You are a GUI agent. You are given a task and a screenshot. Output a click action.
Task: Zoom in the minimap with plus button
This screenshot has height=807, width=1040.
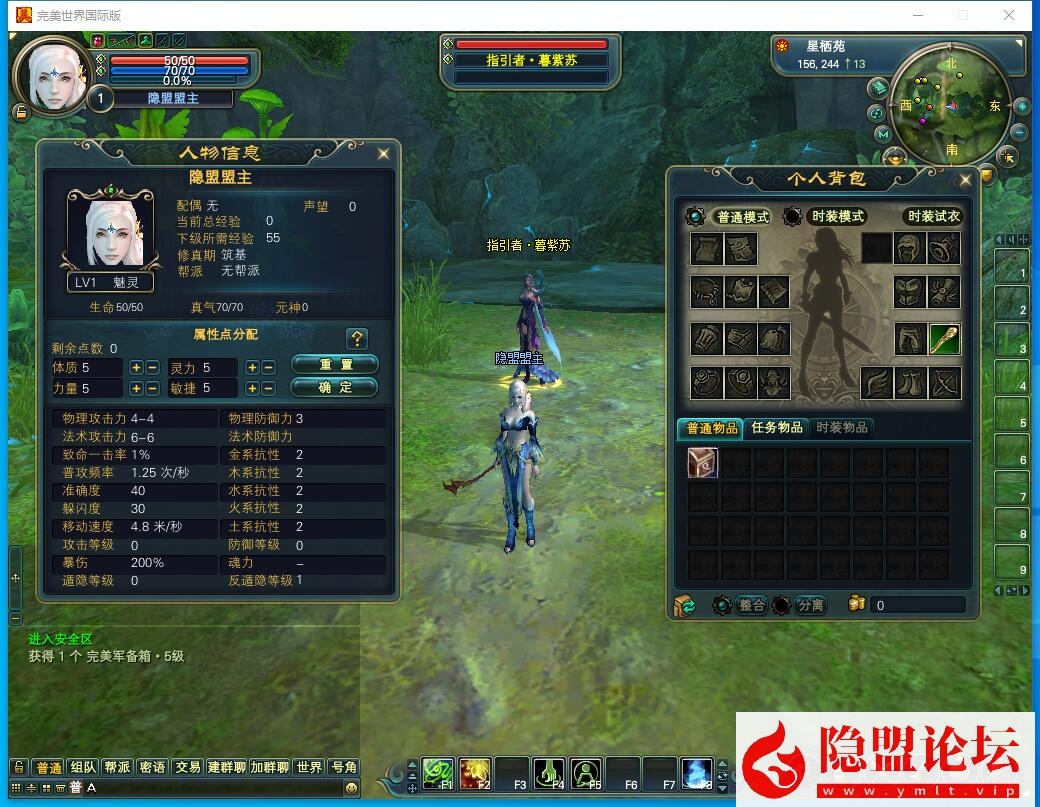tap(1022, 106)
